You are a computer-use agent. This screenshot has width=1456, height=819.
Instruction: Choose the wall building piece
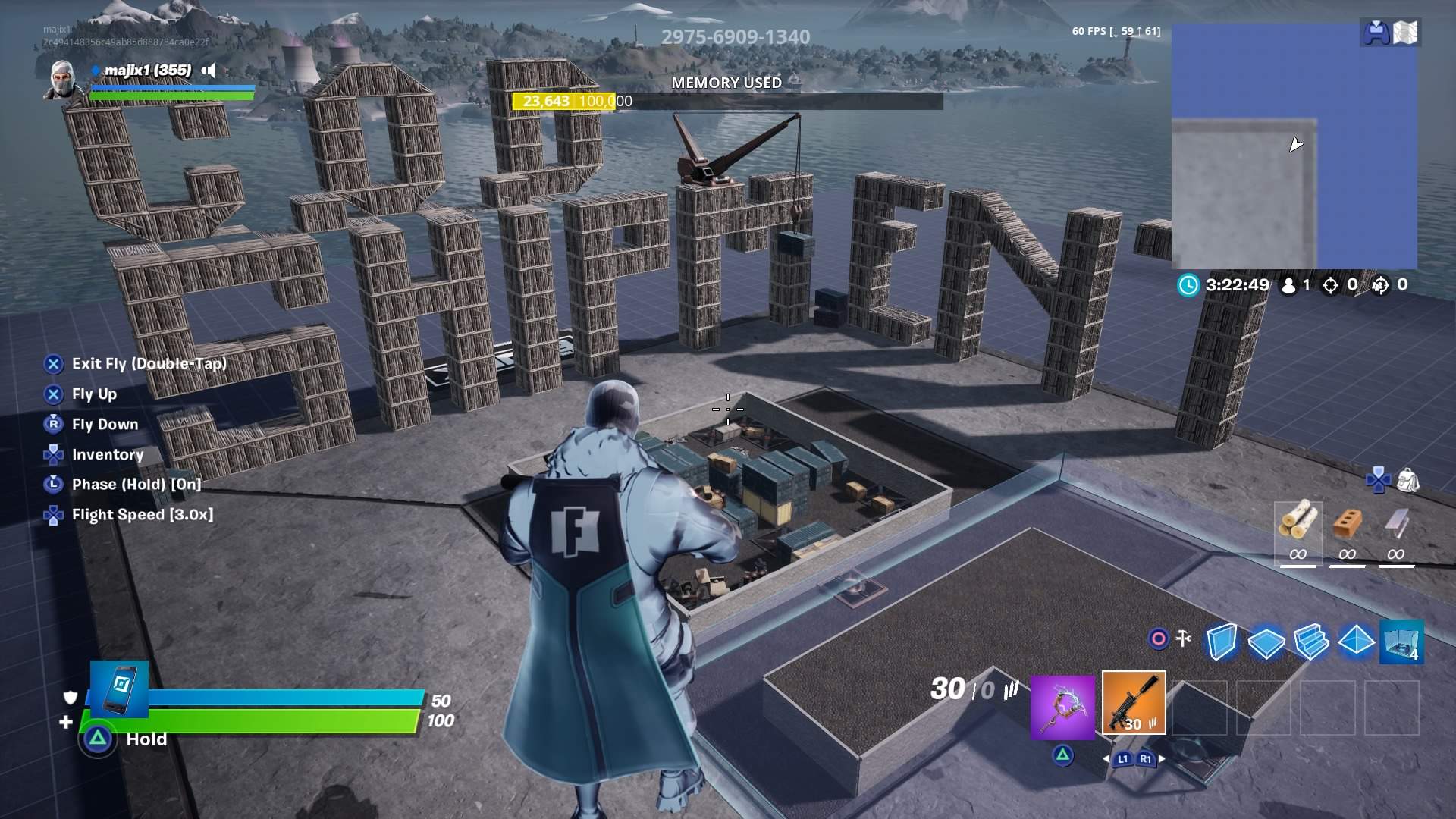pyautogui.click(x=1221, y=642)
